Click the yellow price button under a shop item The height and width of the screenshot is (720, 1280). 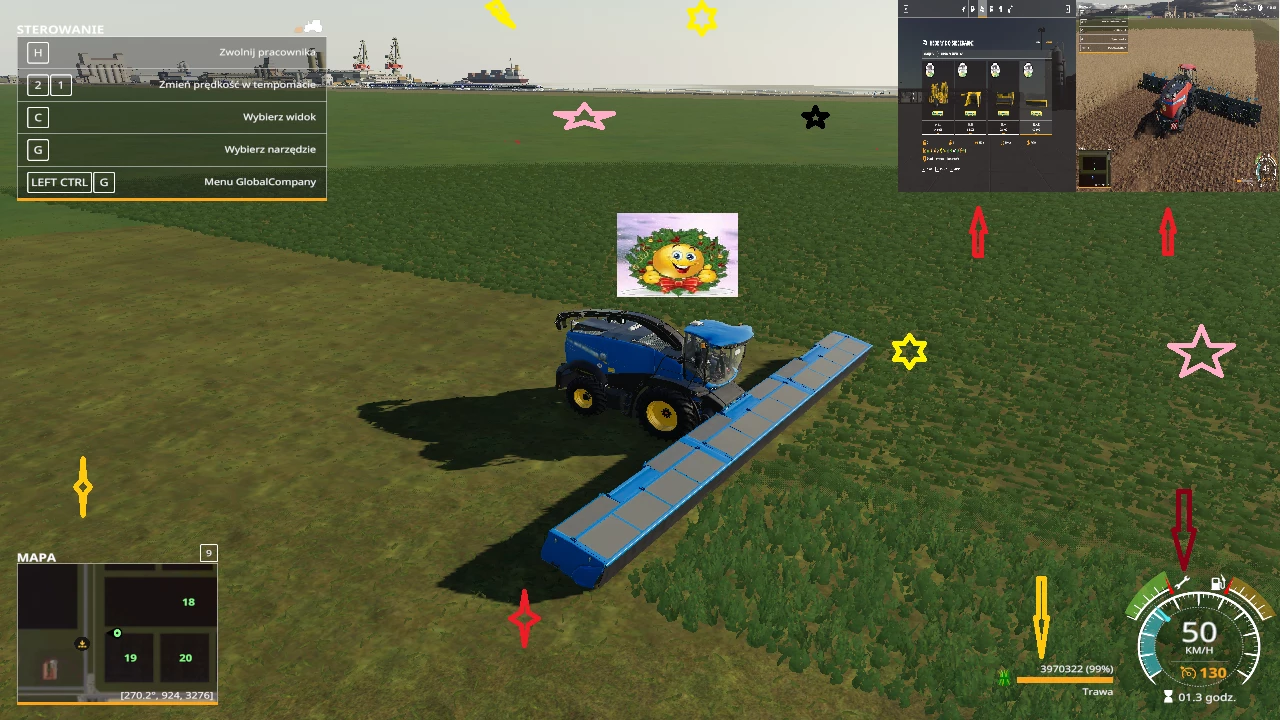(x=937, y=113)
